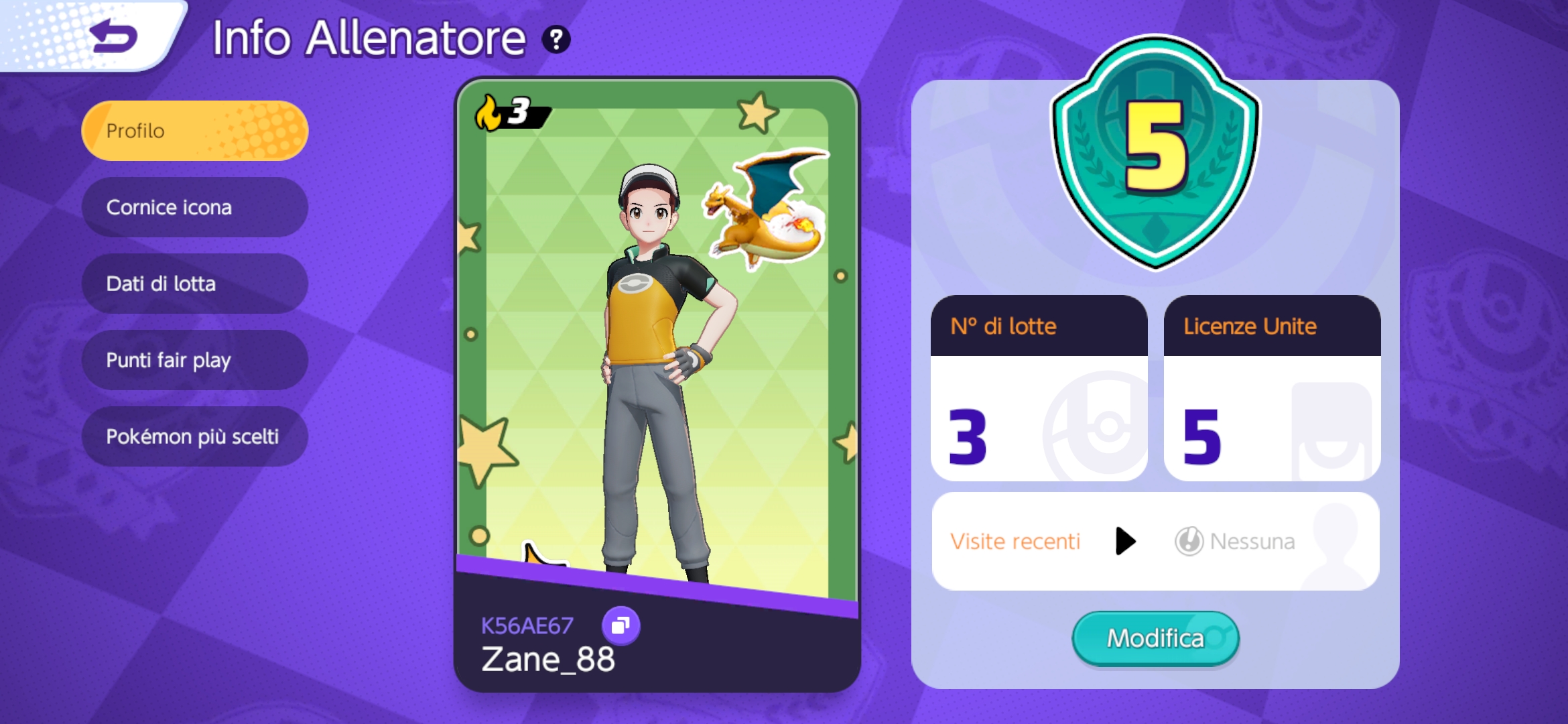Click the level 5 trainer shield badge
Screen dimensions: 1568x724
(x=1155, y=151)
